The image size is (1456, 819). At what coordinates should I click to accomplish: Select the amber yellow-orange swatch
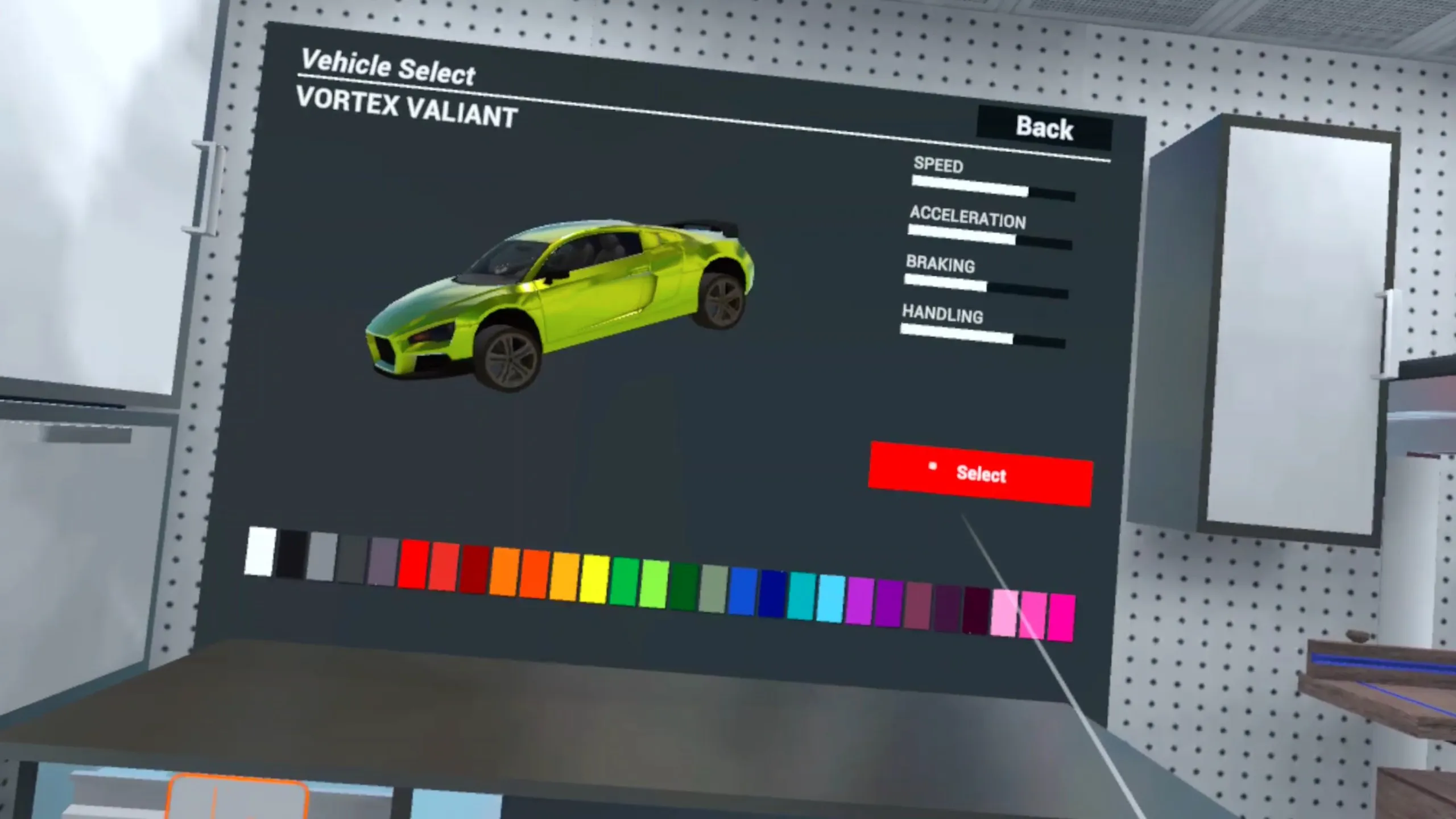pyautogui.click(x=564, y=577)
